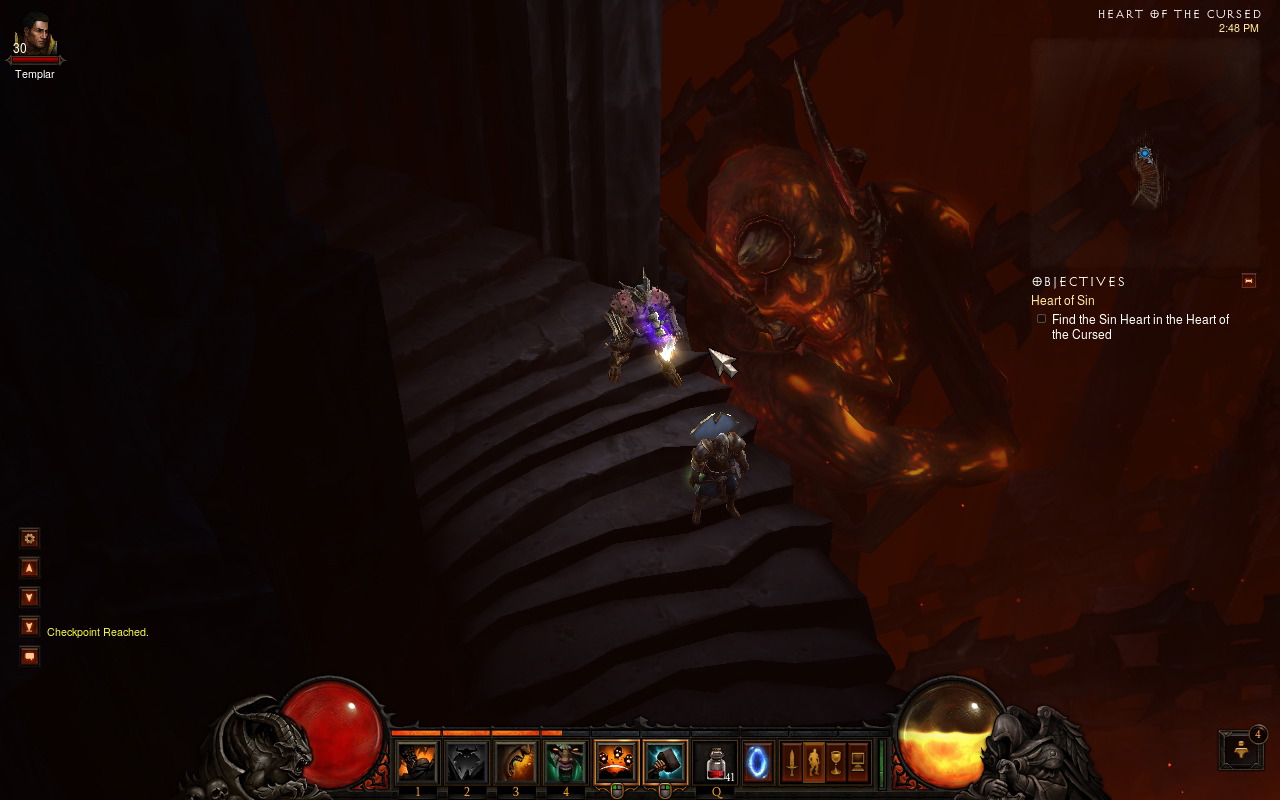Open the chat window with the speech bubble button

pyautogui.click(x=30, y=656)
